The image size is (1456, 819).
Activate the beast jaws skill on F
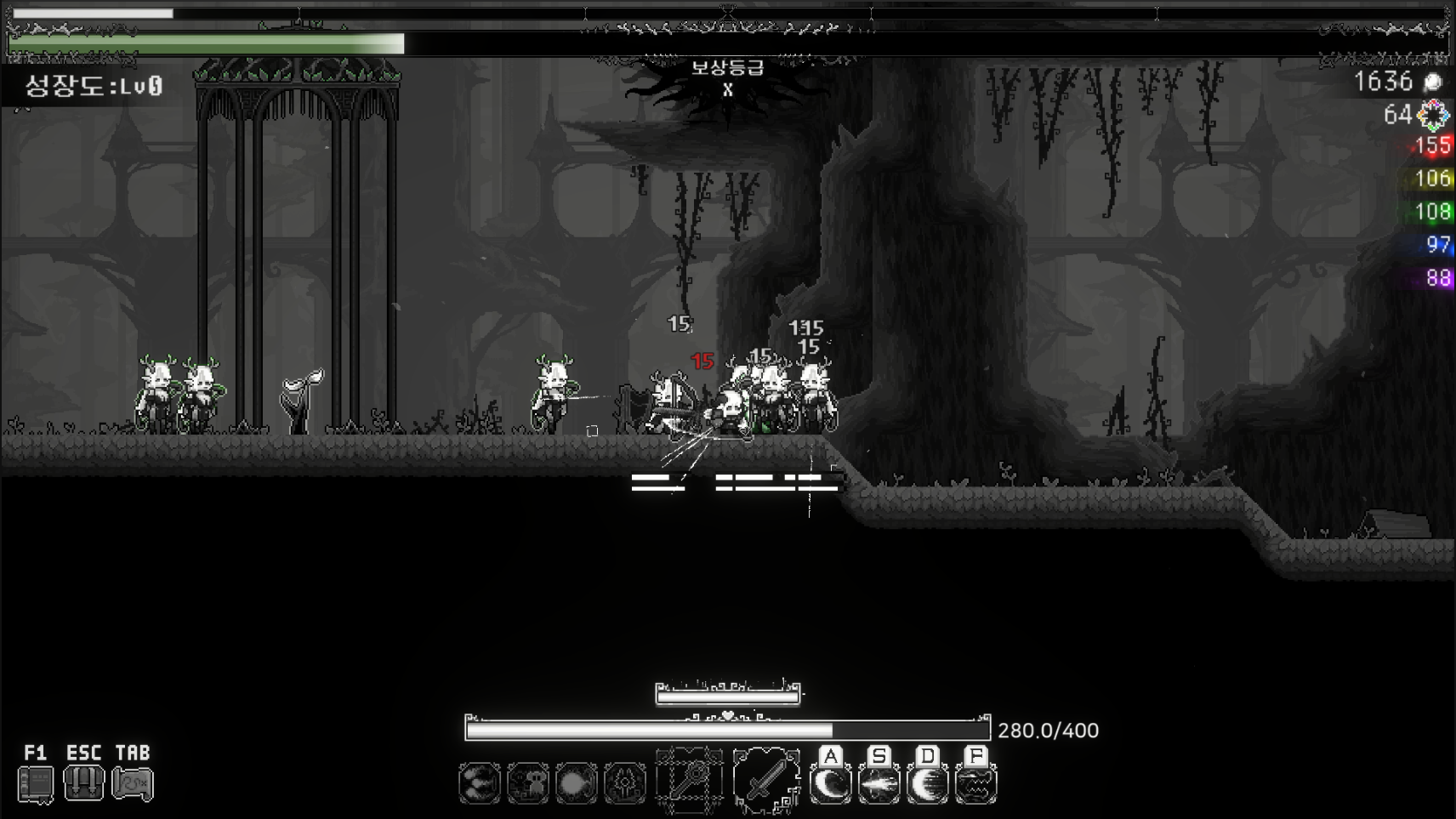pos(976,783)
